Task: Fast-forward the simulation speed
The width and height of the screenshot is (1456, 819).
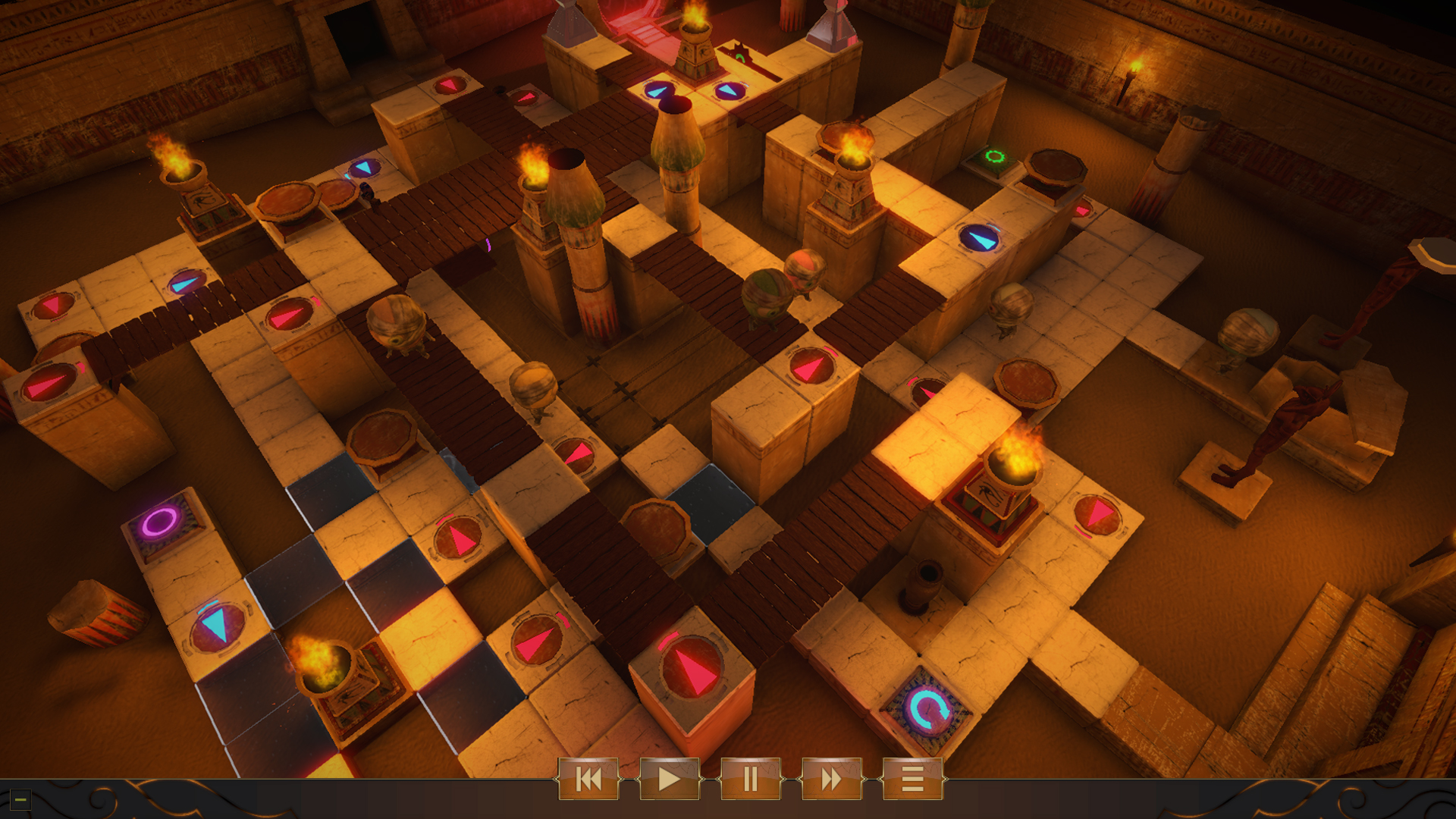Action: [x=830, y=779]
